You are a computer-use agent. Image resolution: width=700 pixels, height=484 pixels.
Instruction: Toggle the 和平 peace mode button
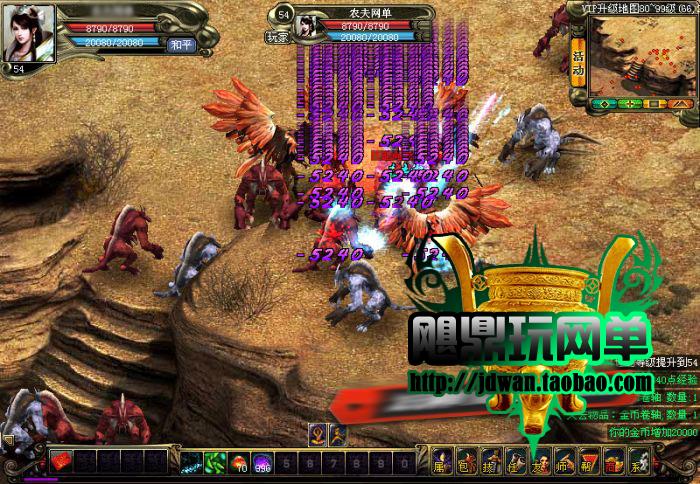(182, 45)
